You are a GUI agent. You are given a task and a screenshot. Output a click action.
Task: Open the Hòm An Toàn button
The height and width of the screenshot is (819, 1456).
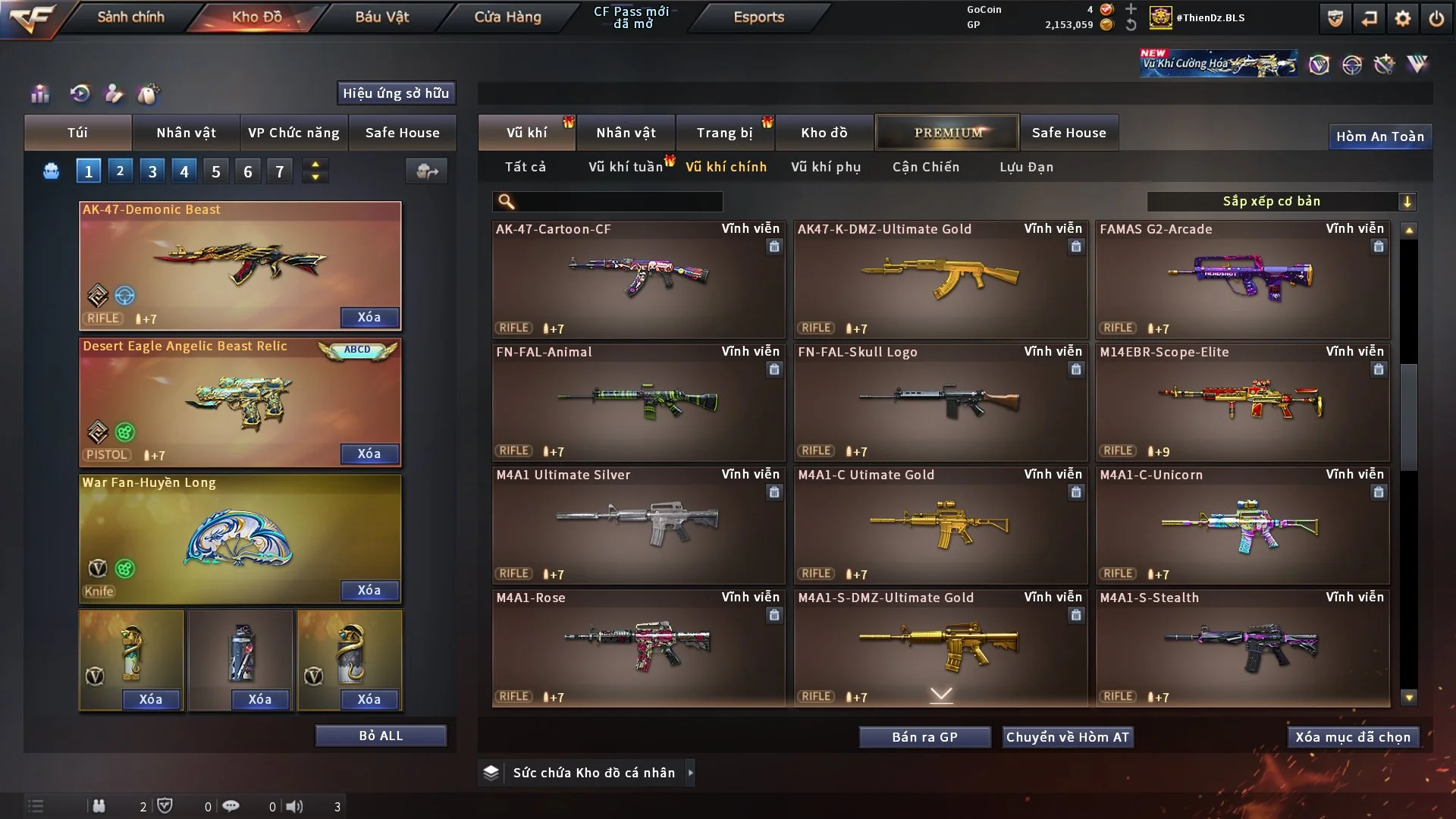1379,136
